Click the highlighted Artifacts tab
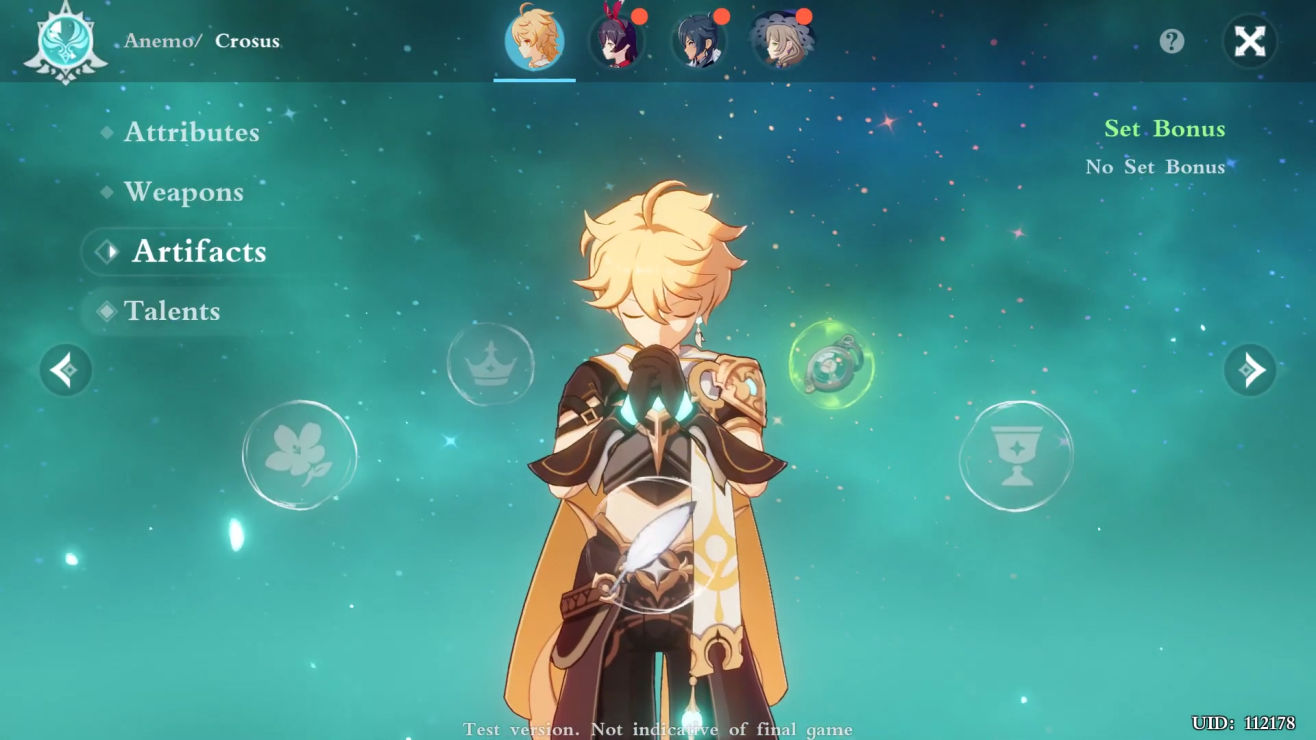The image size is (1316, 740). point(198,252)
